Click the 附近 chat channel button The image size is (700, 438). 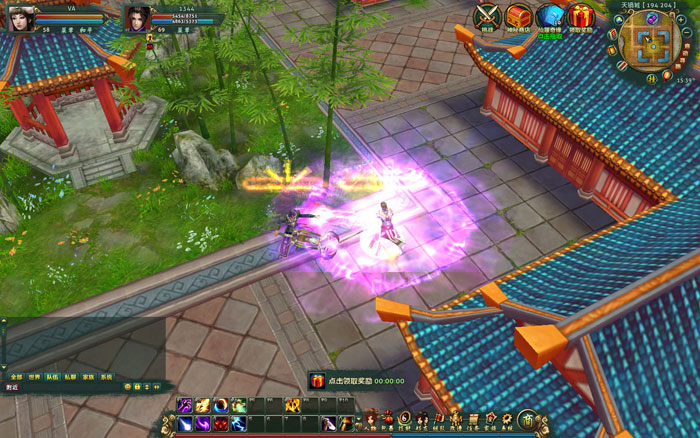coord(13,388)
